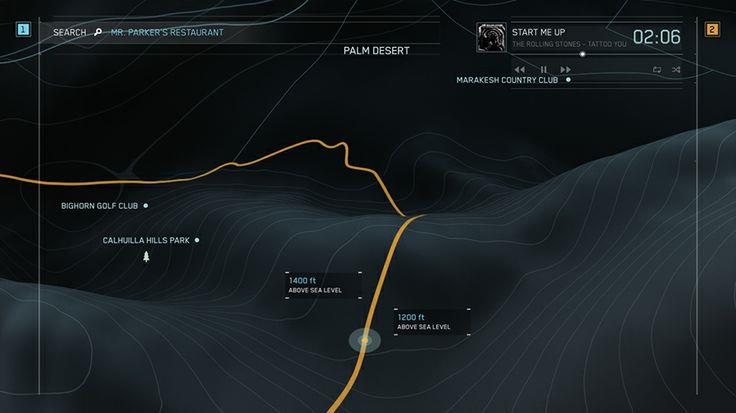736x413 pixels.
Task: Select the Bighorn Golf Club map marker
Action: pyautogui.click(x=146, y=205)
